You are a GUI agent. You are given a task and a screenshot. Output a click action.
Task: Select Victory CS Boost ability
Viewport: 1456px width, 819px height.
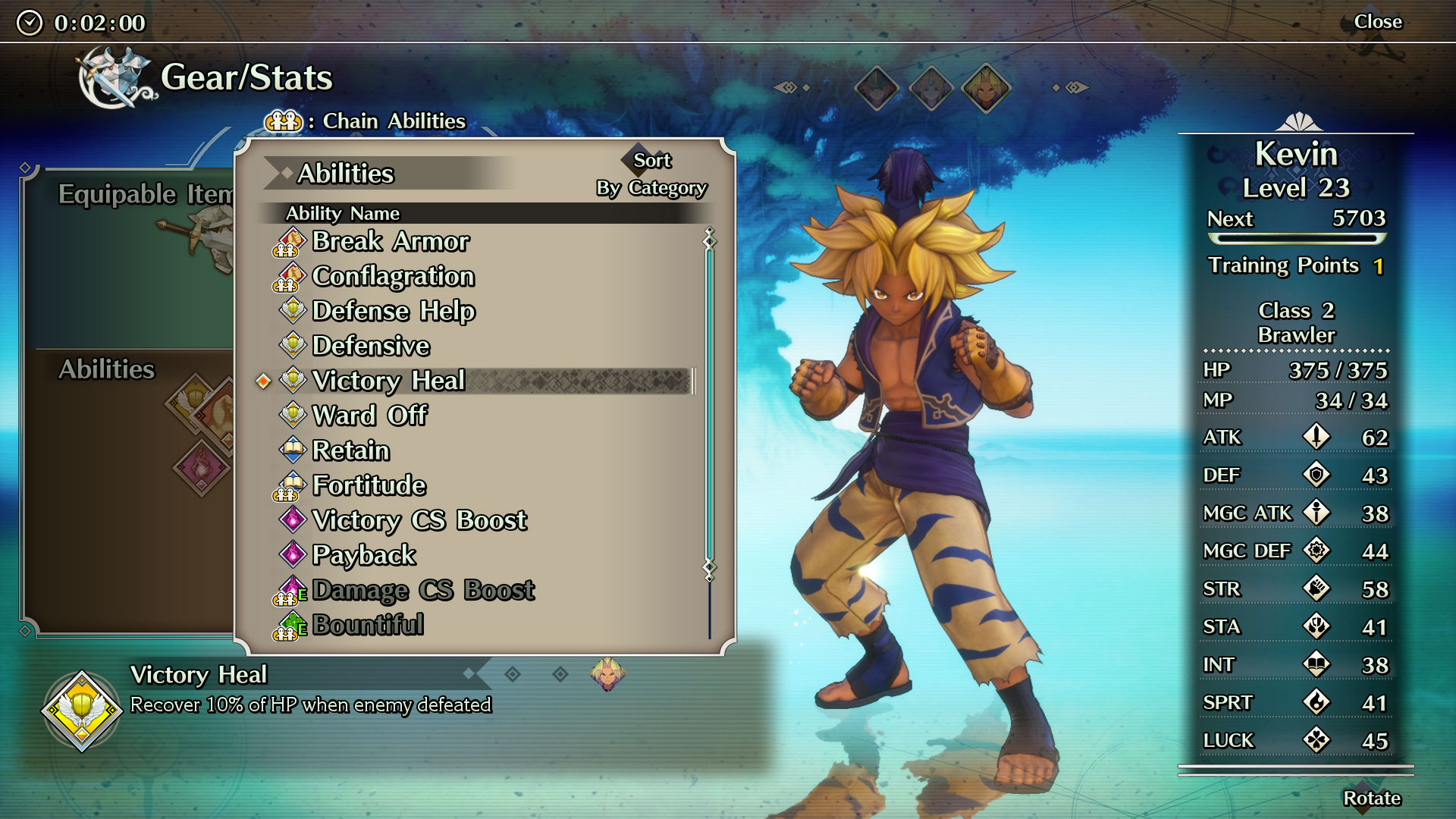419,520
